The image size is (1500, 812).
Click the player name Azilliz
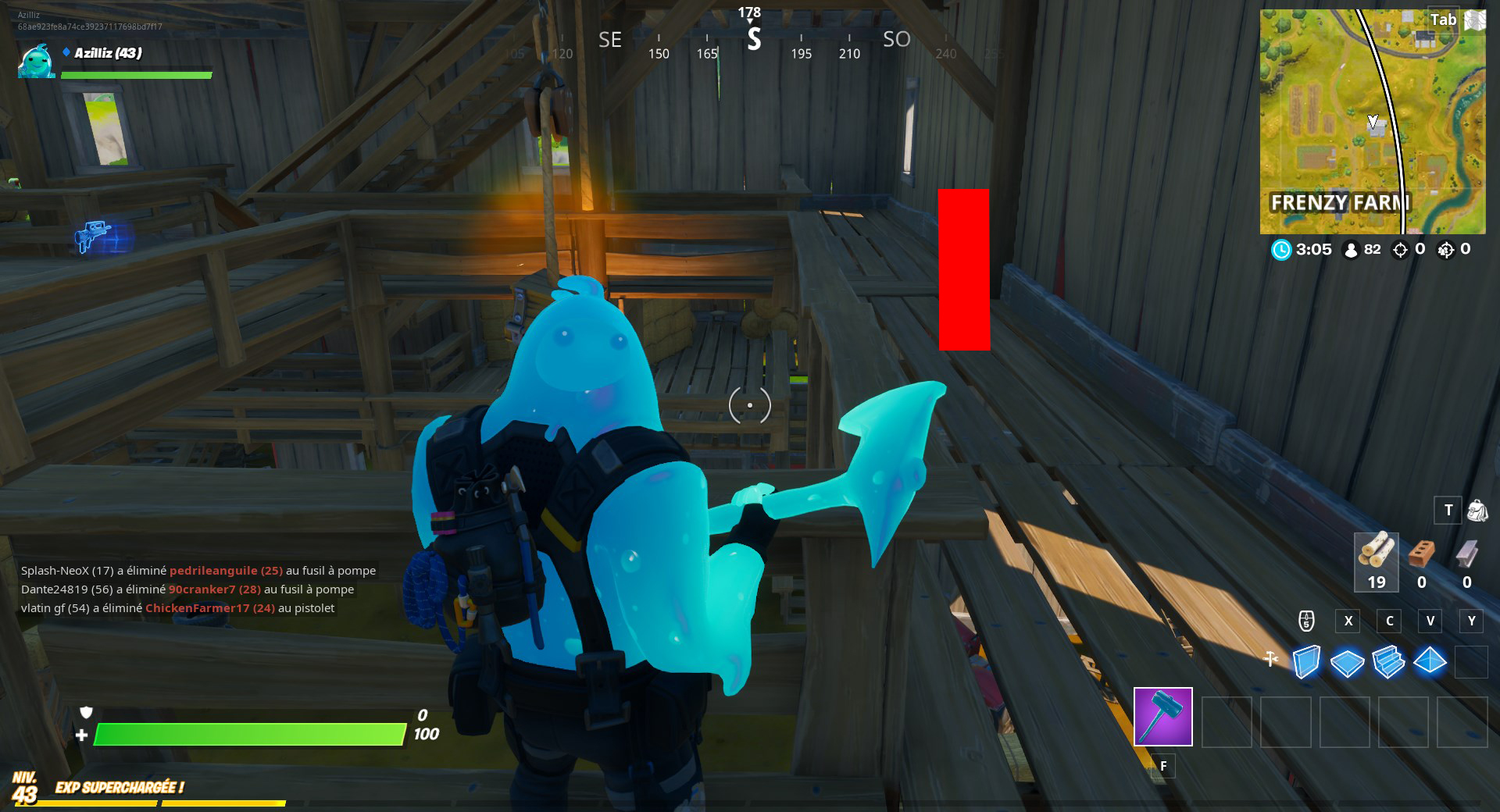pos(107,55)
